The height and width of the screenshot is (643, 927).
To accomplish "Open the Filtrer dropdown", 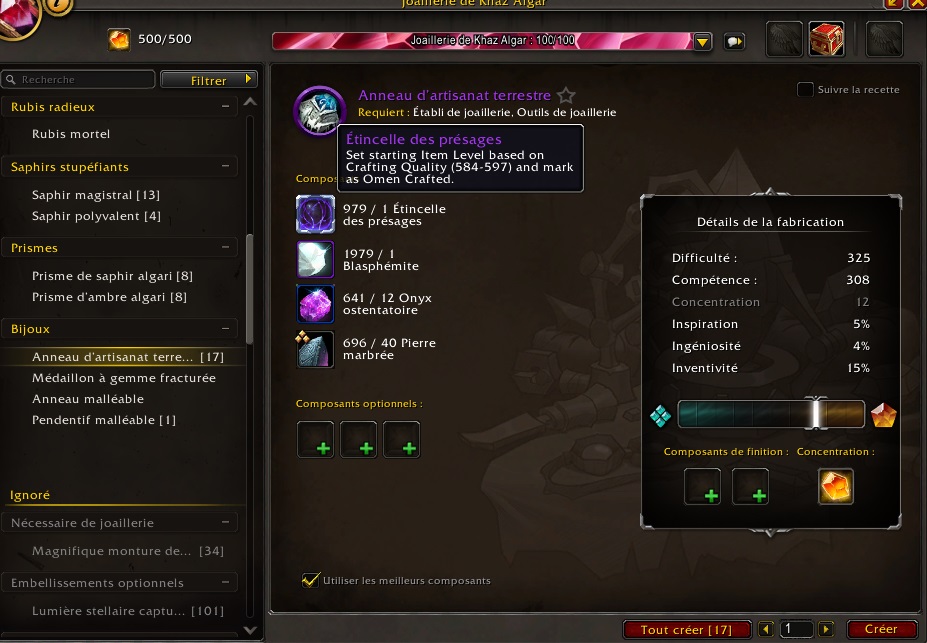I will (209, 80).
